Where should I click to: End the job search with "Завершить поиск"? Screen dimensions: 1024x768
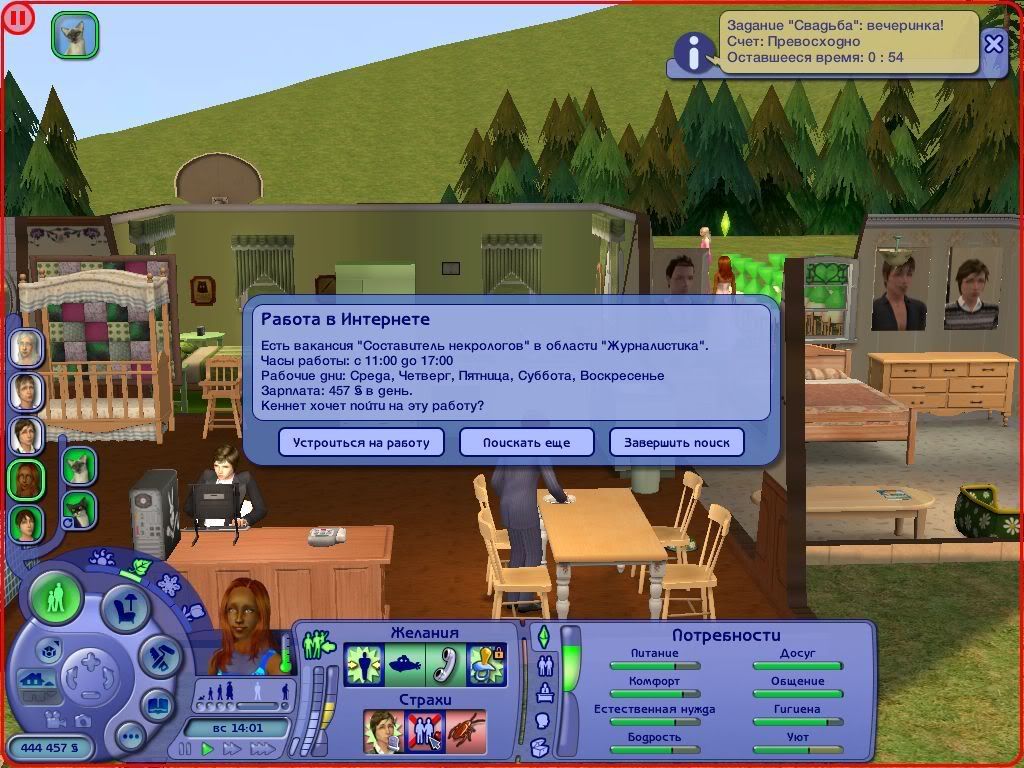677,442
